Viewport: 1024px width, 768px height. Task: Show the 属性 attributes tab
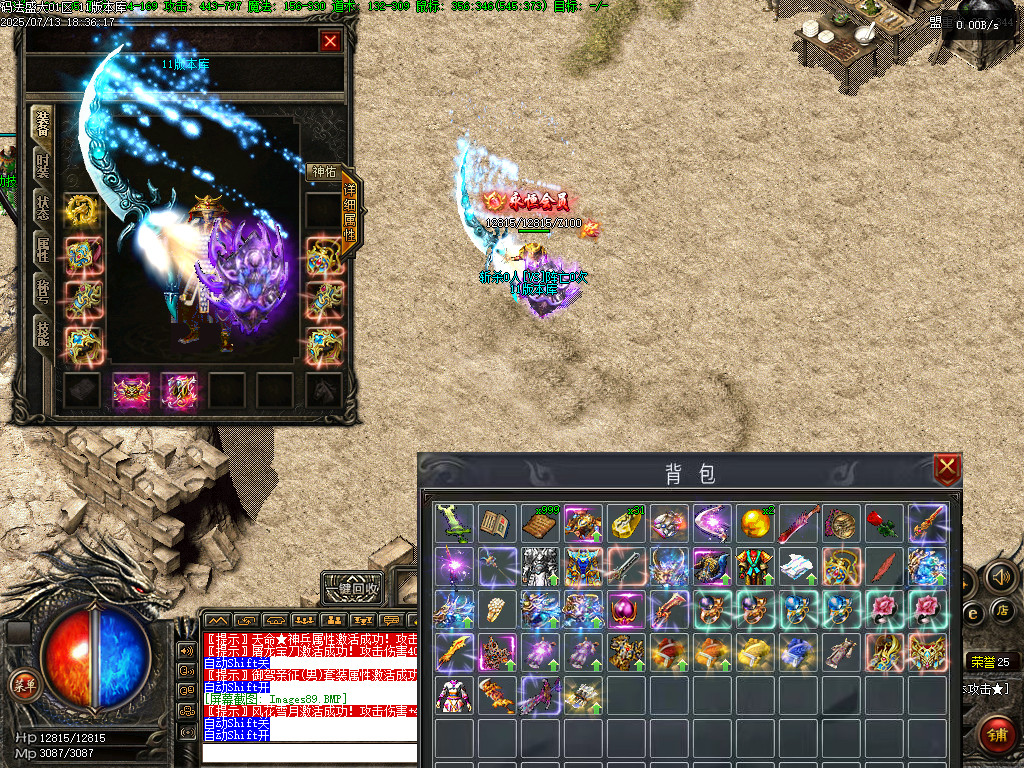(42, 250)
